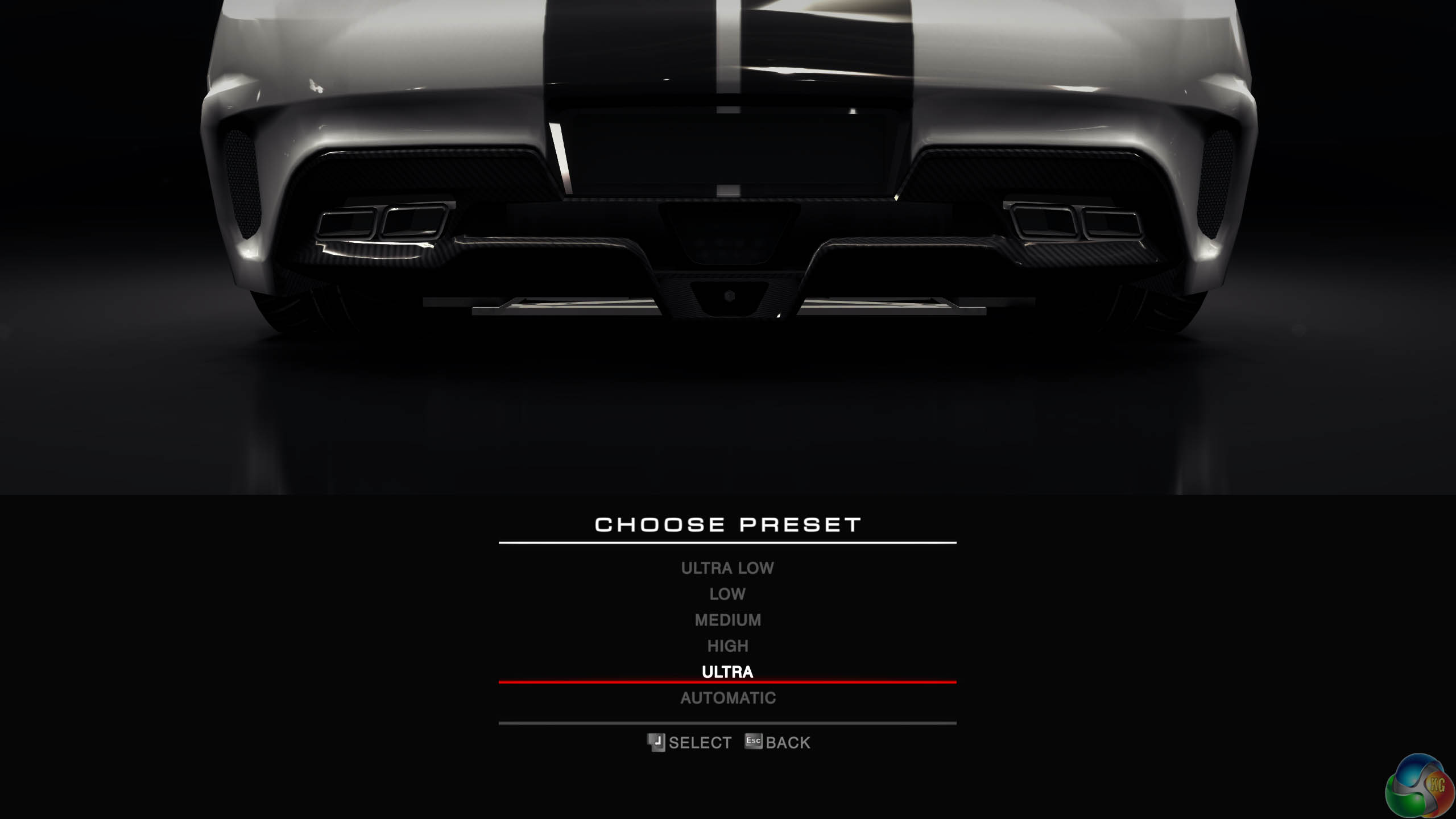Select the Ultra Low preset
Screen dimensions: 1456x819
(x=727, y=568)
